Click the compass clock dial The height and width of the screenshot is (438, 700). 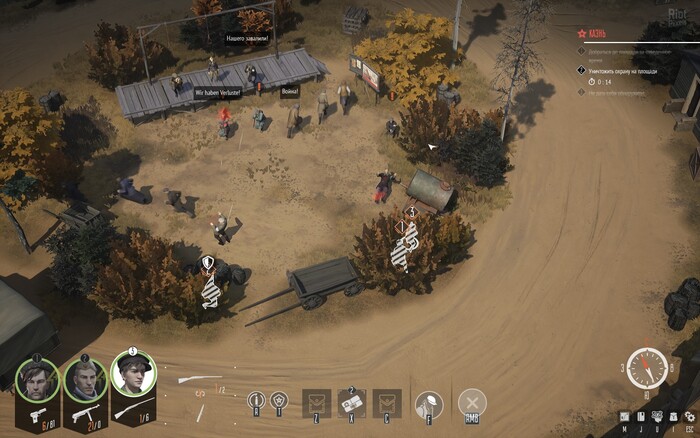(x=647, y=368)
